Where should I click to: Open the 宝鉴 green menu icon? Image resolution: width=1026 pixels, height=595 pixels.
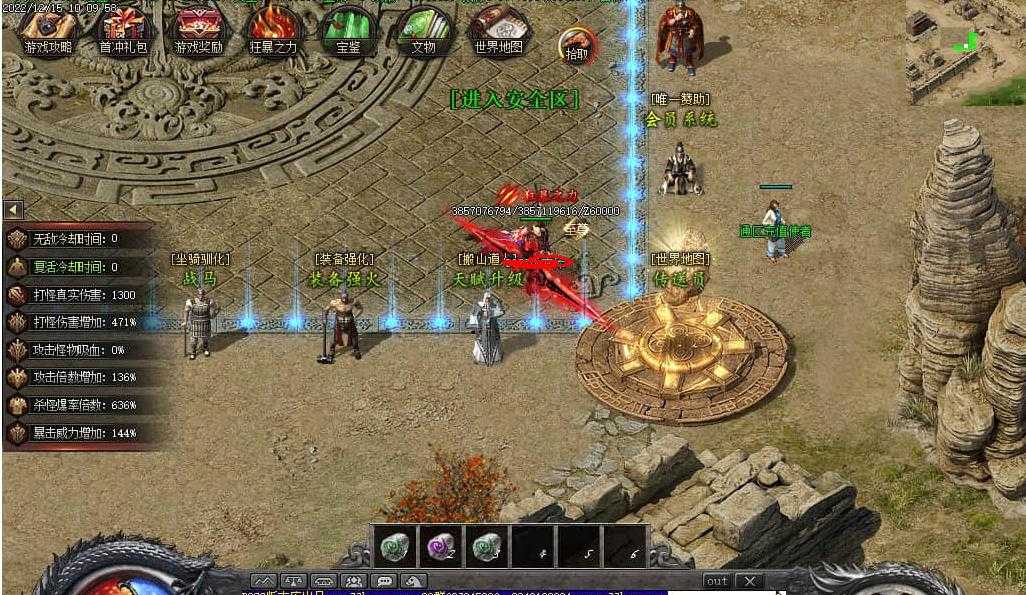pos(348,30)
